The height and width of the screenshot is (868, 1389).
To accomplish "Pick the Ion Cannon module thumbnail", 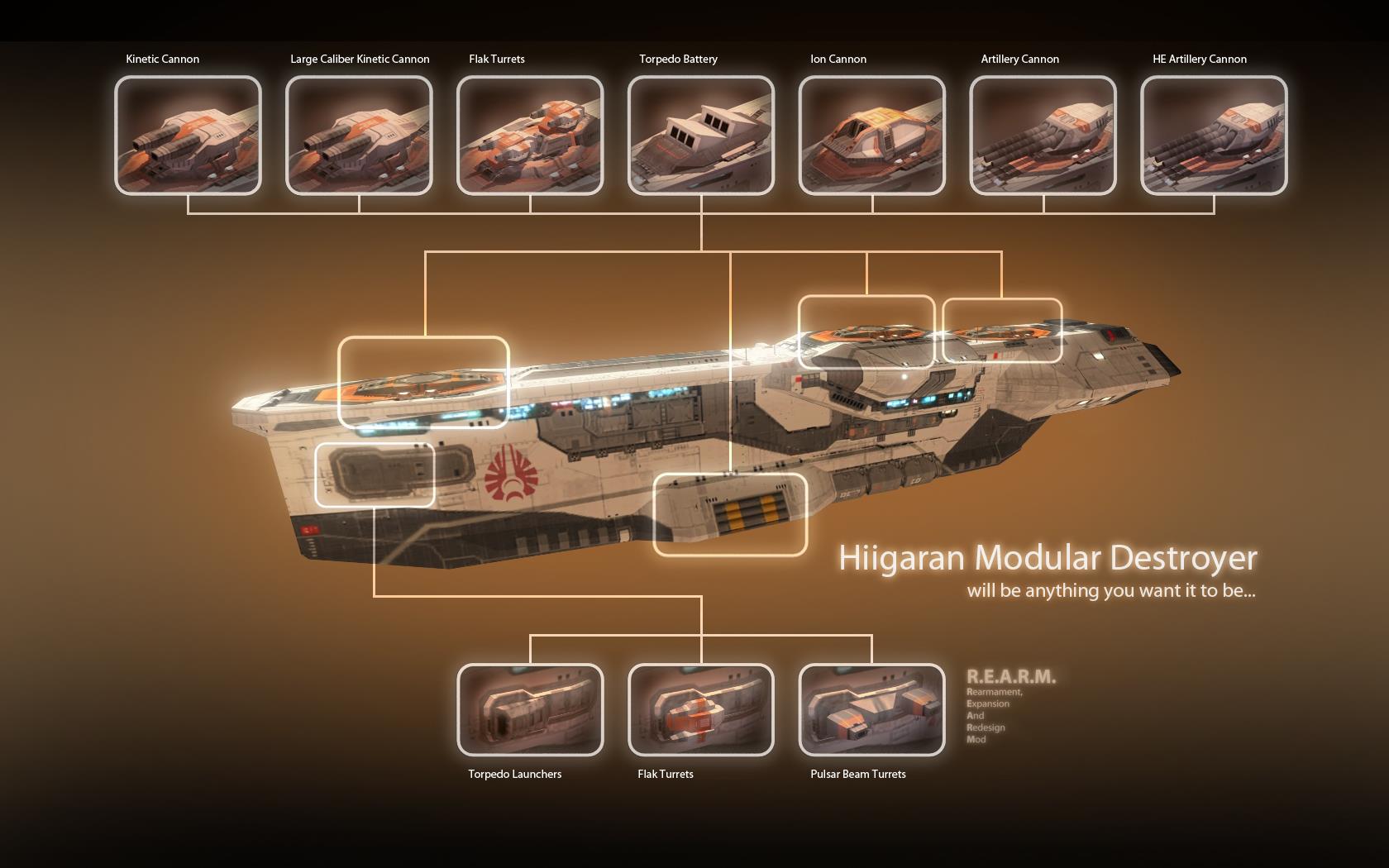I will [x=871, y=136].
